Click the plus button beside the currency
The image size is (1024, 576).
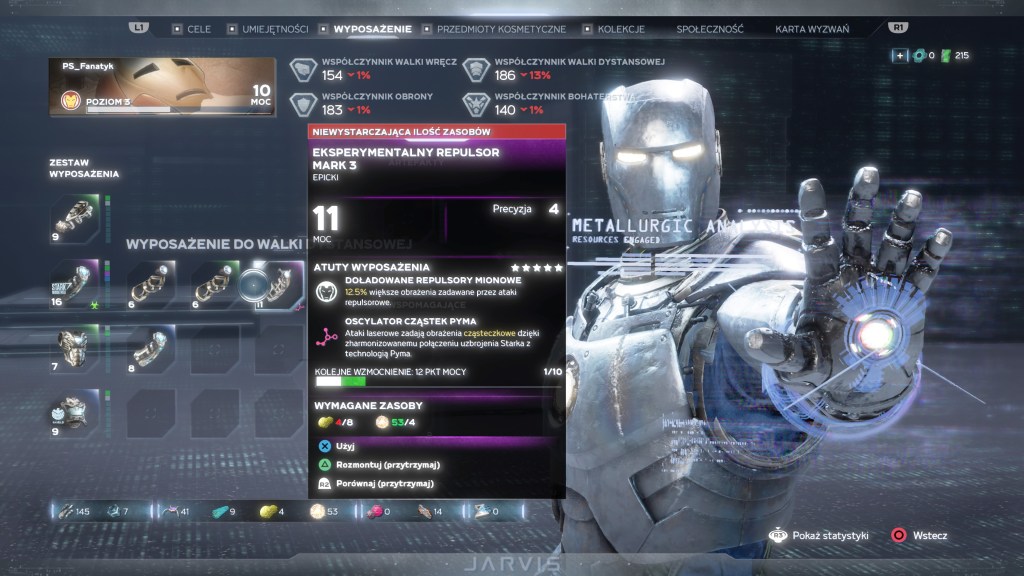(900, 55)
